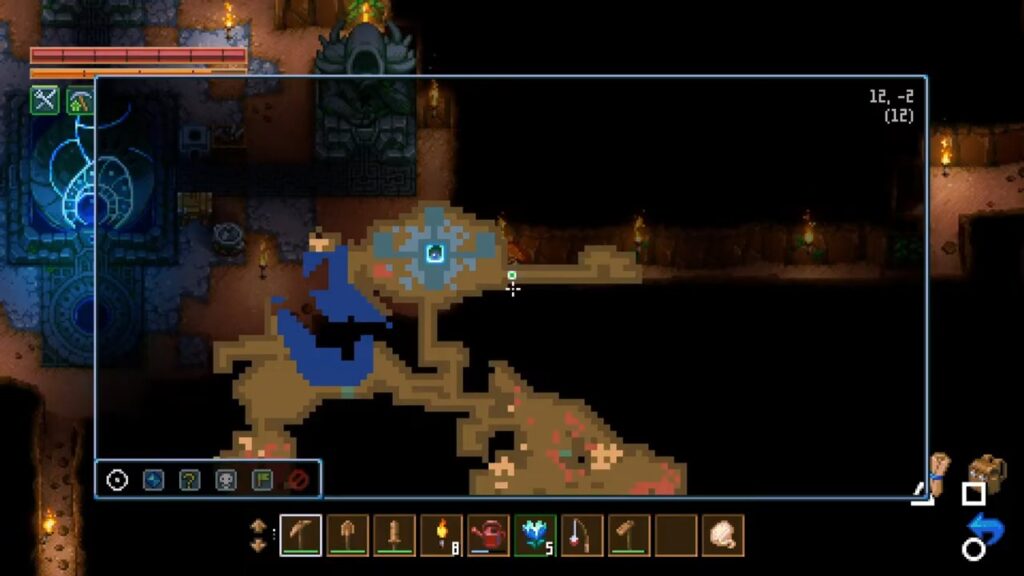Click the center-on-player map filter button
1024x576 pixels.
(x=117, y=480)
